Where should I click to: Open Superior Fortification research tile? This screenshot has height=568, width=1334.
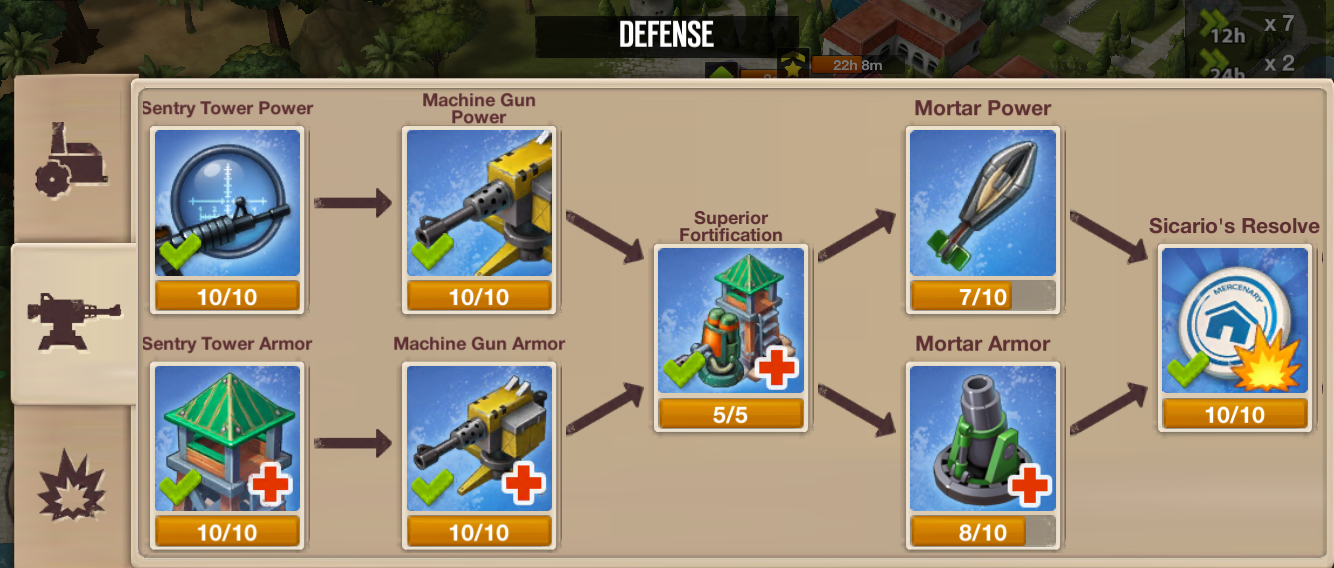click(x=731, y=322)
